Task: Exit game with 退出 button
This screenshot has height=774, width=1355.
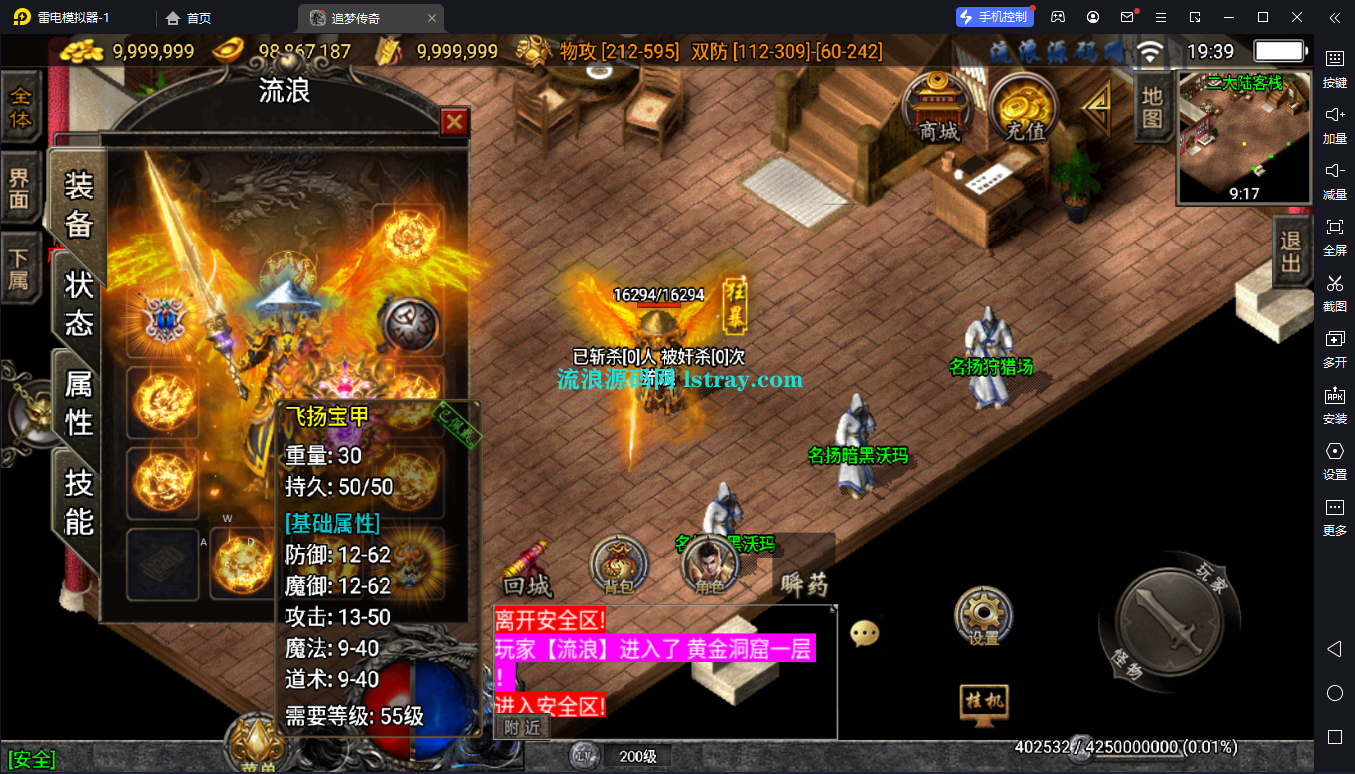Action: (x=1291, y=252)
